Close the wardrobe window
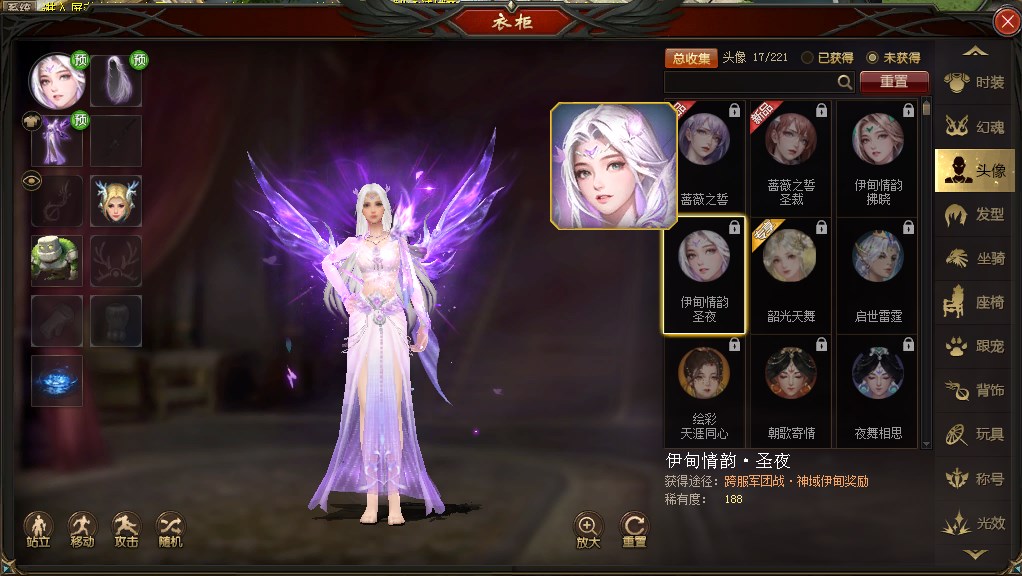 tap(1006, 22)
